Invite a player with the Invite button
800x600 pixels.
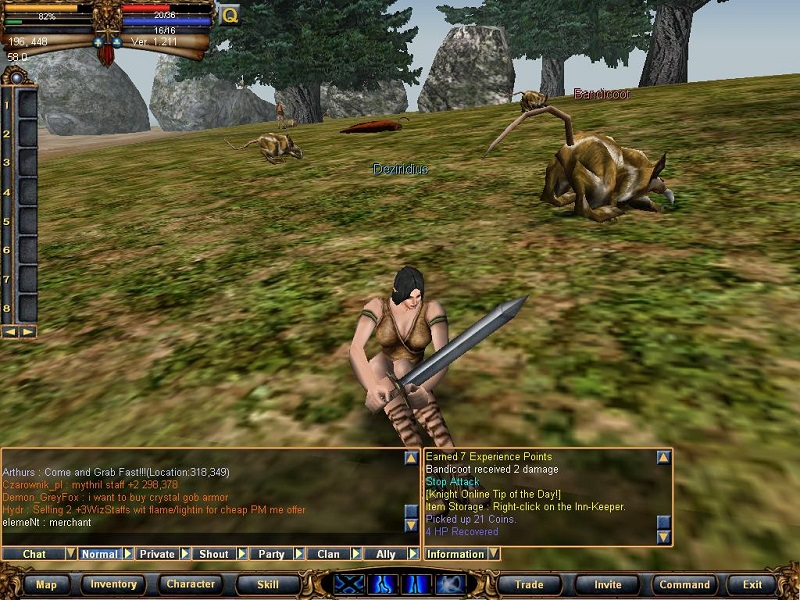[607, 584]
